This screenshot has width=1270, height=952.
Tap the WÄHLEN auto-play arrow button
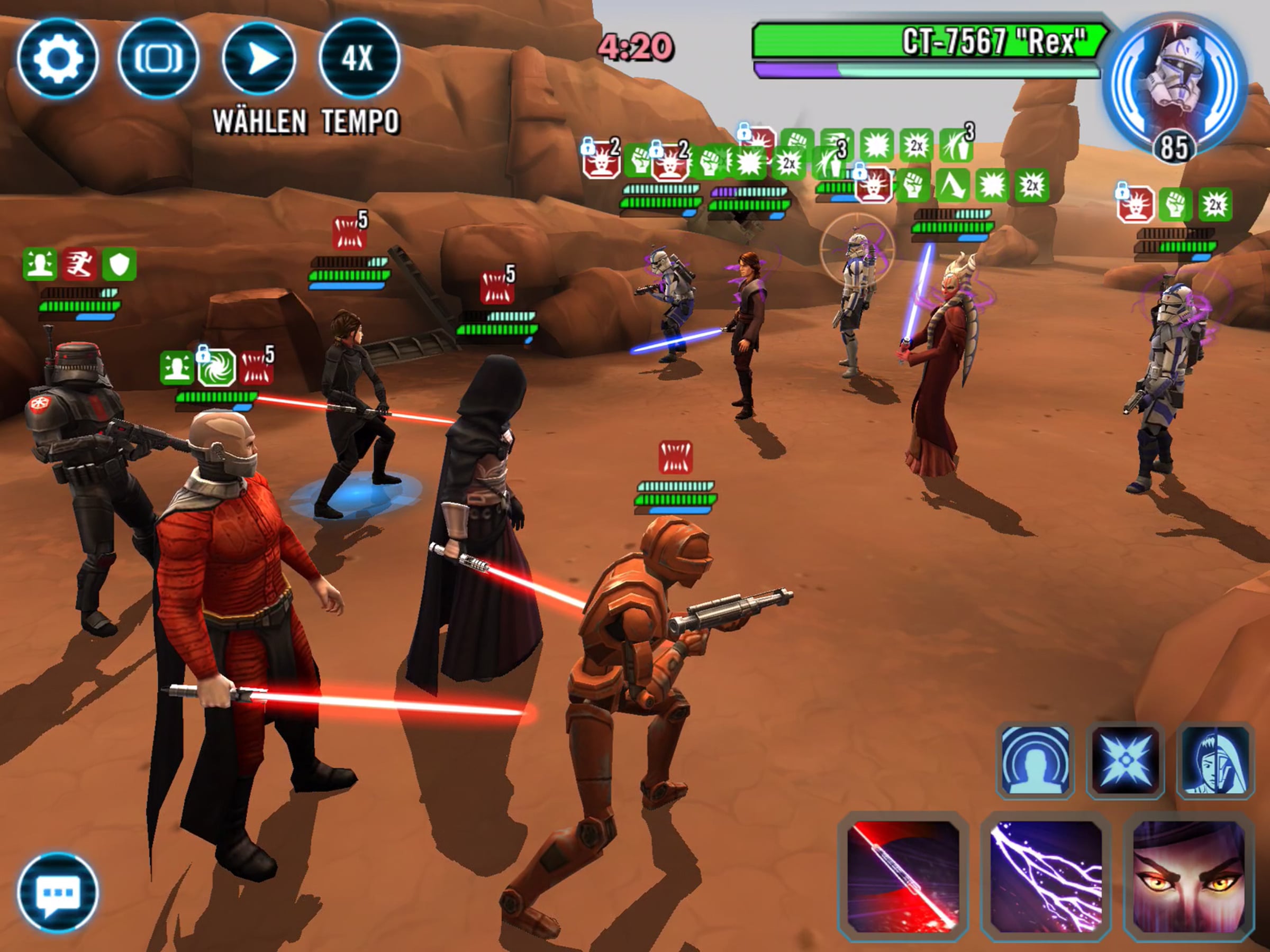pos(259,59)
